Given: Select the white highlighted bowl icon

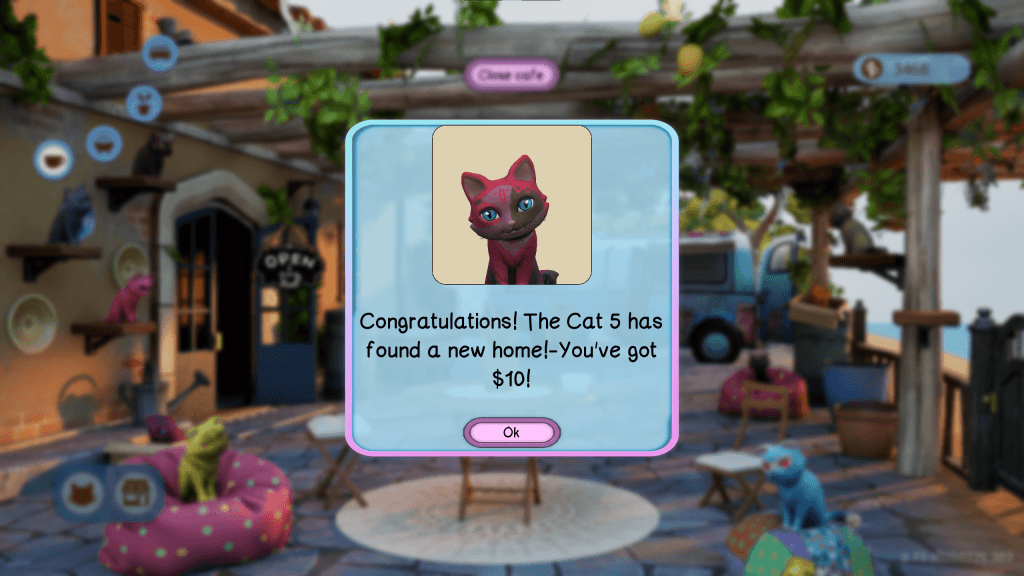Looking at the screenshot, I should 54,158.
